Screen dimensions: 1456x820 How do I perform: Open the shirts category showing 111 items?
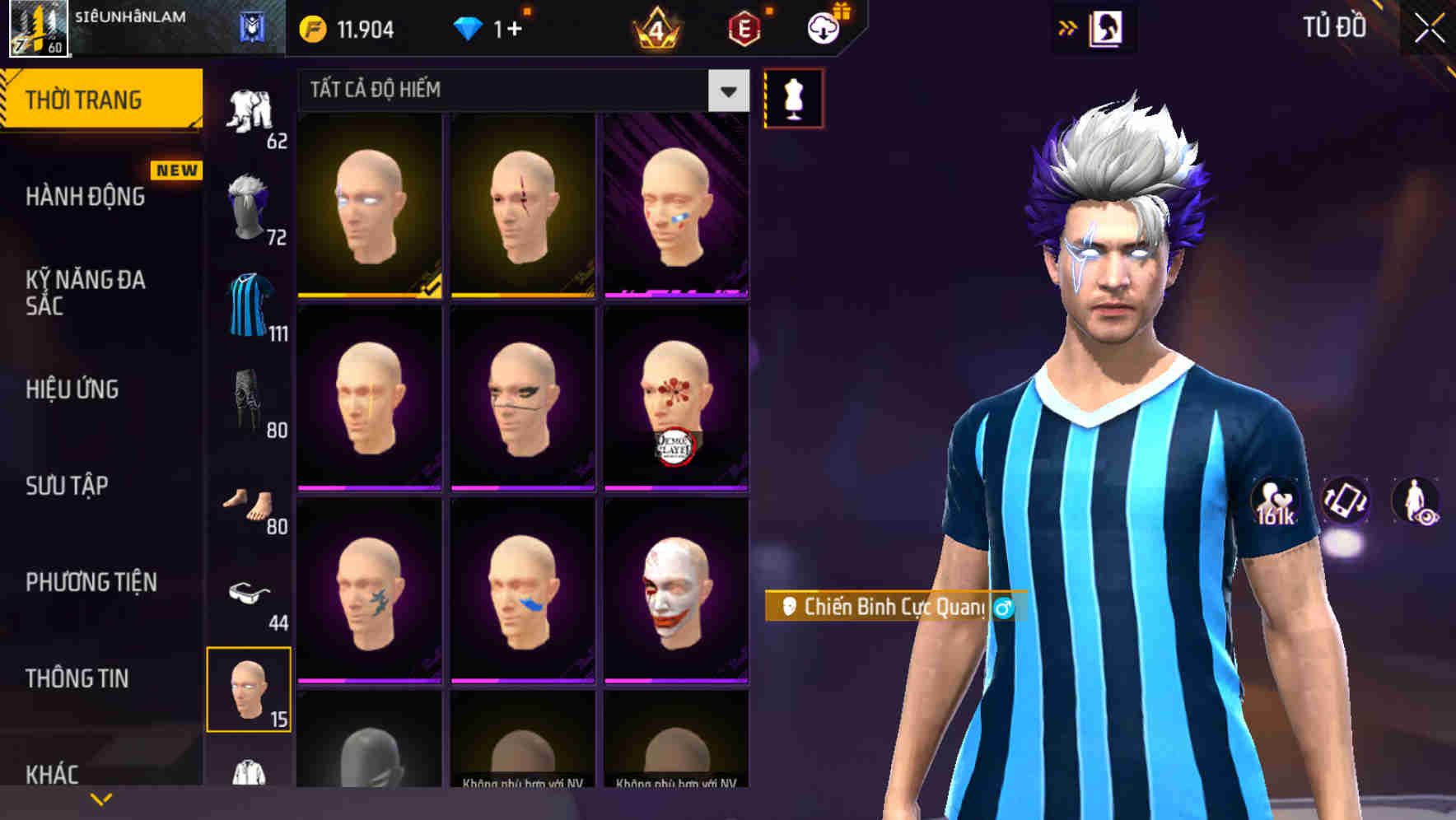pos(251,301)
